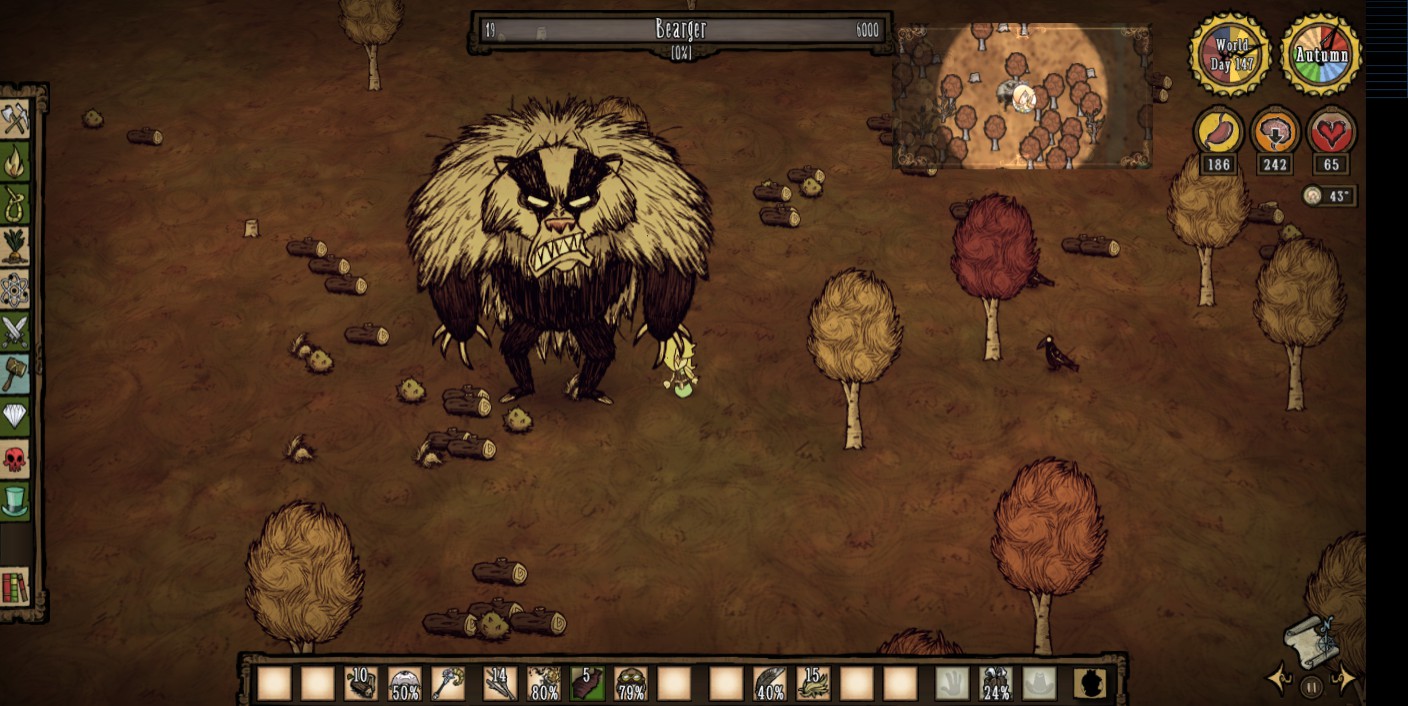Pause the game
This screenshot has height=706, width=1408.
click(1312, 686)
